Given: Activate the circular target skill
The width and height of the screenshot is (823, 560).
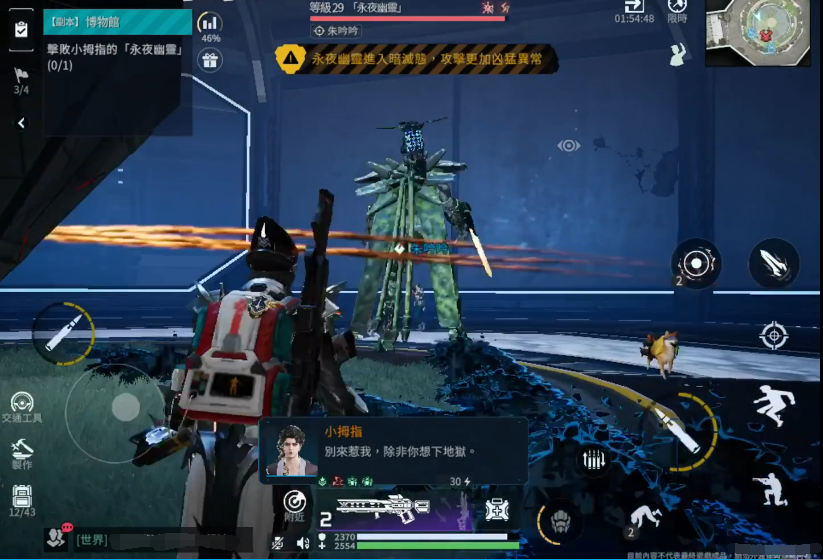Looking at the screenshot, I should [x=696, y=264].
